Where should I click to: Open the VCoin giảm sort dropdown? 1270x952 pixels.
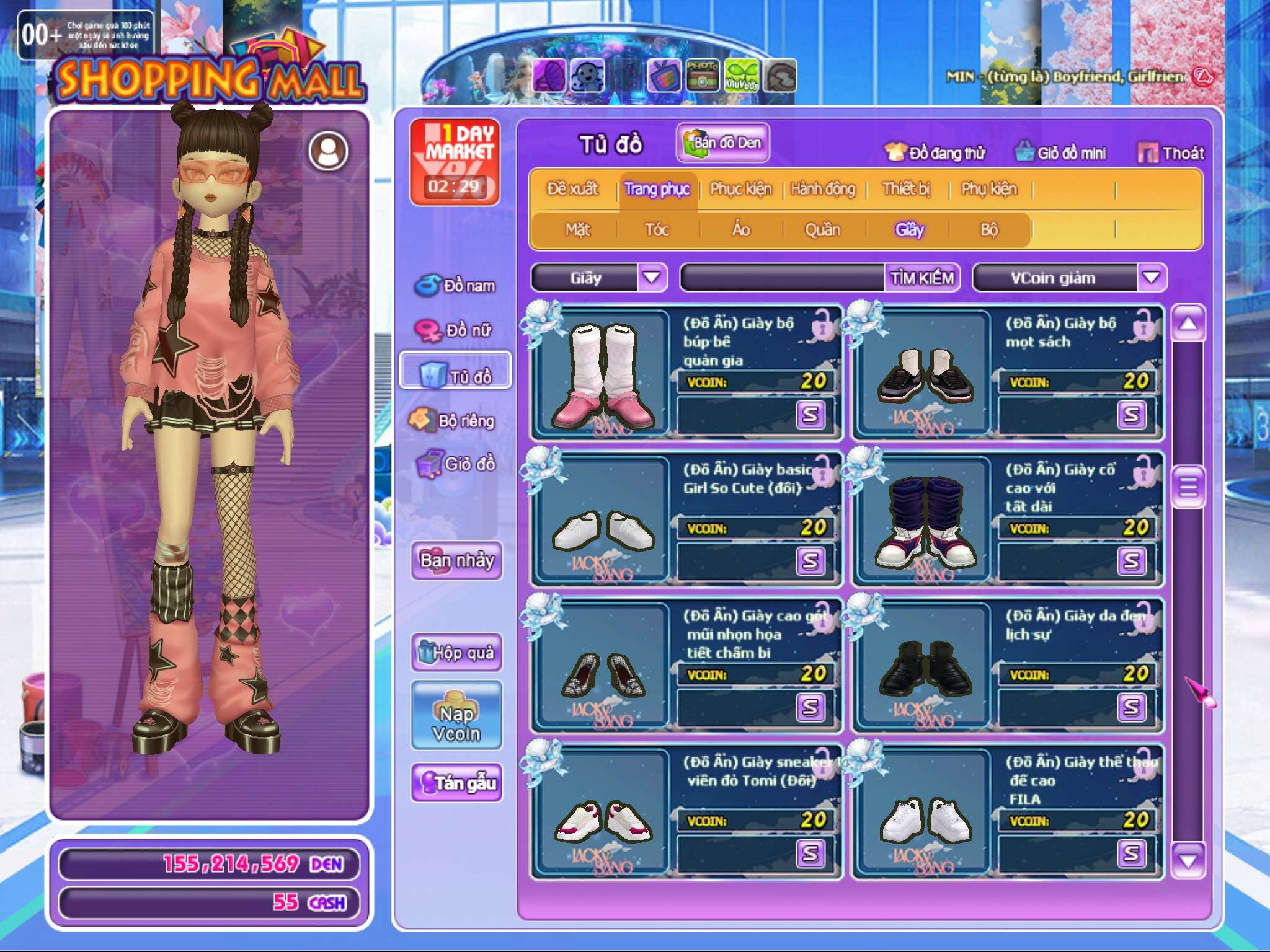click(x=1151, y=278)
